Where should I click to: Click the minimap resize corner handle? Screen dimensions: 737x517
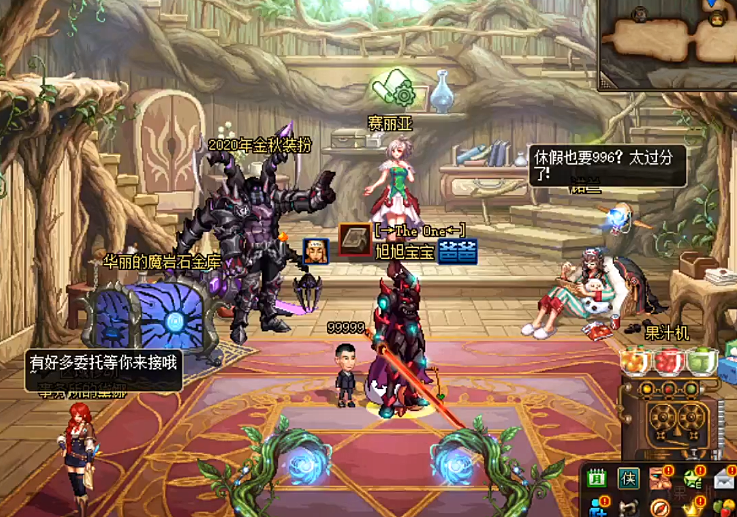[x=606, y=84]
